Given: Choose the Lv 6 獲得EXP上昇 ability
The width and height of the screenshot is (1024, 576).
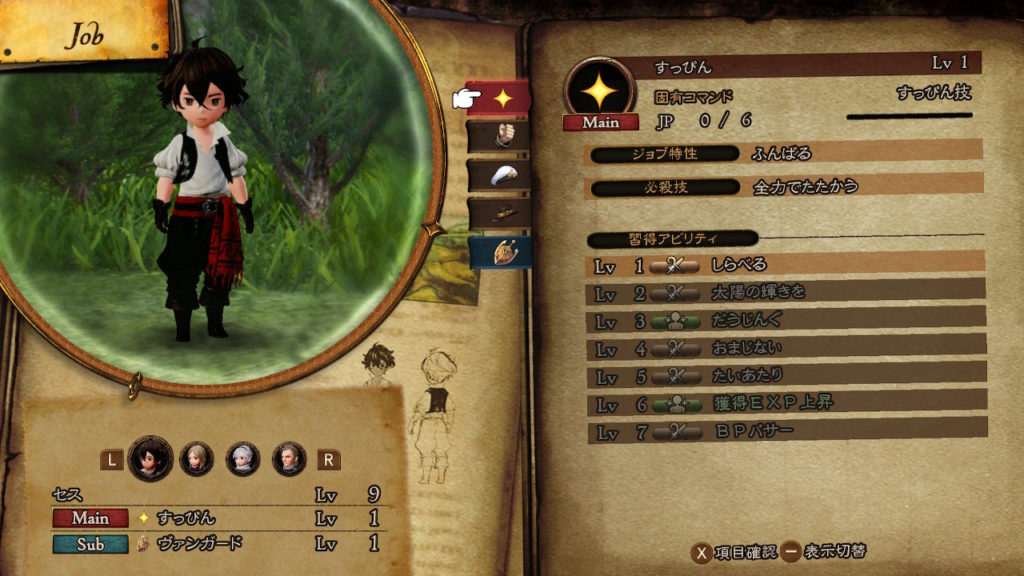Looking at the screenshot, I should point(785,403).
